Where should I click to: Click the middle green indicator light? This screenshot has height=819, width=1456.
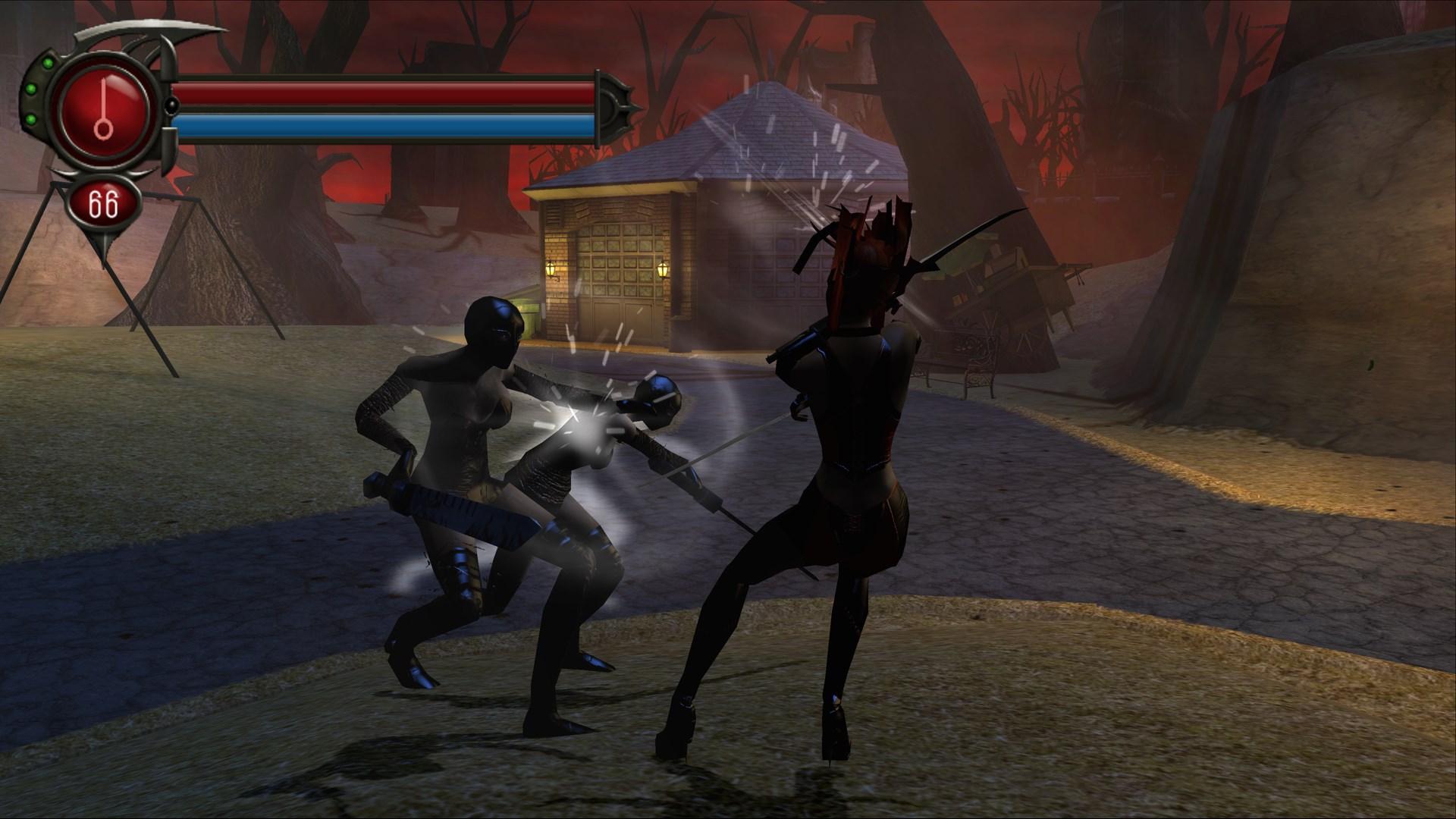coord(30,89)
